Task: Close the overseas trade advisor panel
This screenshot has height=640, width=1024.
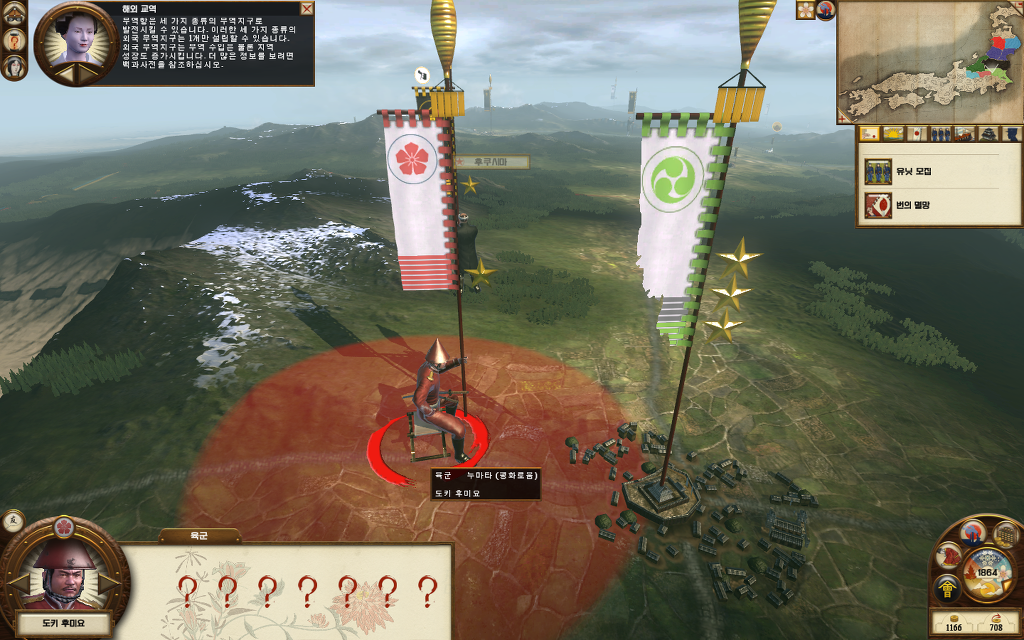Action: click(x=307, y=8)
